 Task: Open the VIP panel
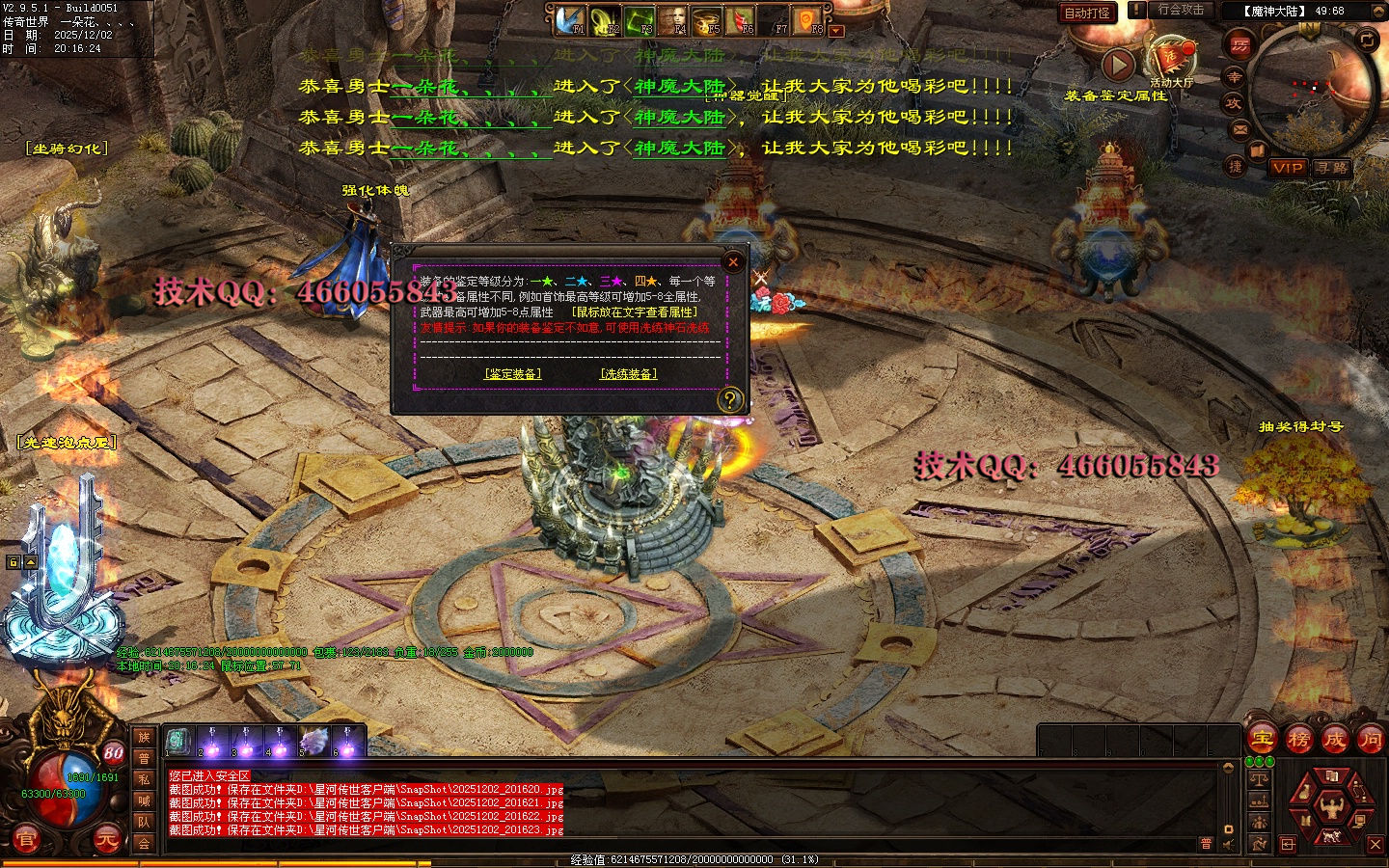(x=1287, y=168)
